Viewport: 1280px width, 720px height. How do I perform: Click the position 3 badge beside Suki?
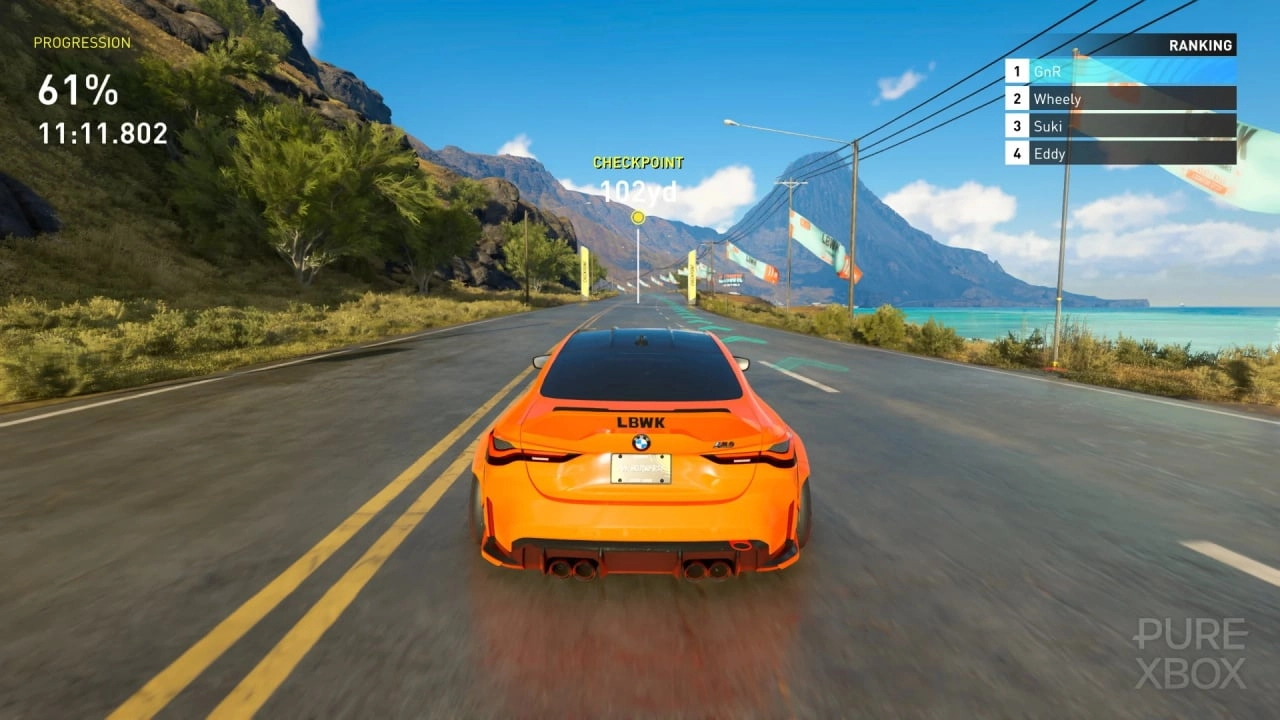click(1017, 126)
